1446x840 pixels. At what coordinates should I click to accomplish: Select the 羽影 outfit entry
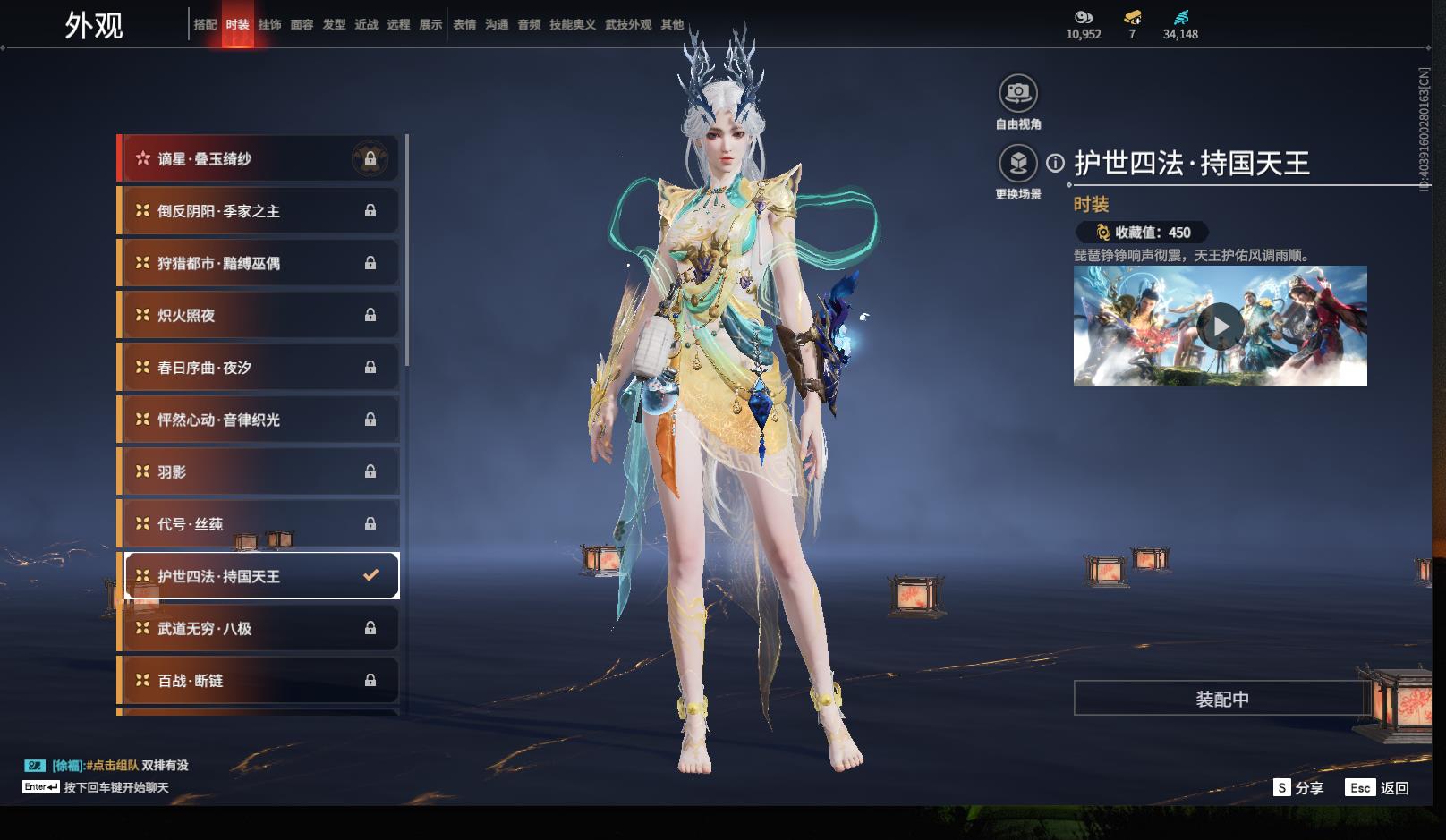[x=259, y=472]
